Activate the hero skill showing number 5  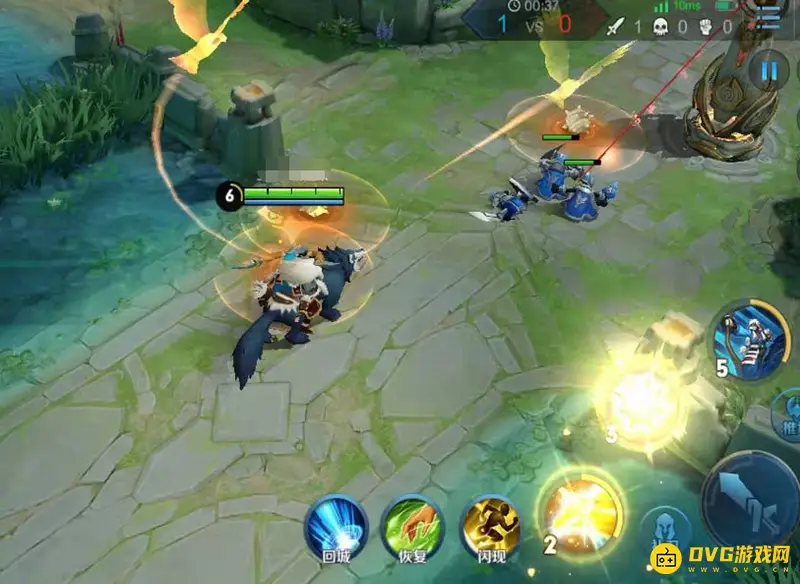pos(748,344)
